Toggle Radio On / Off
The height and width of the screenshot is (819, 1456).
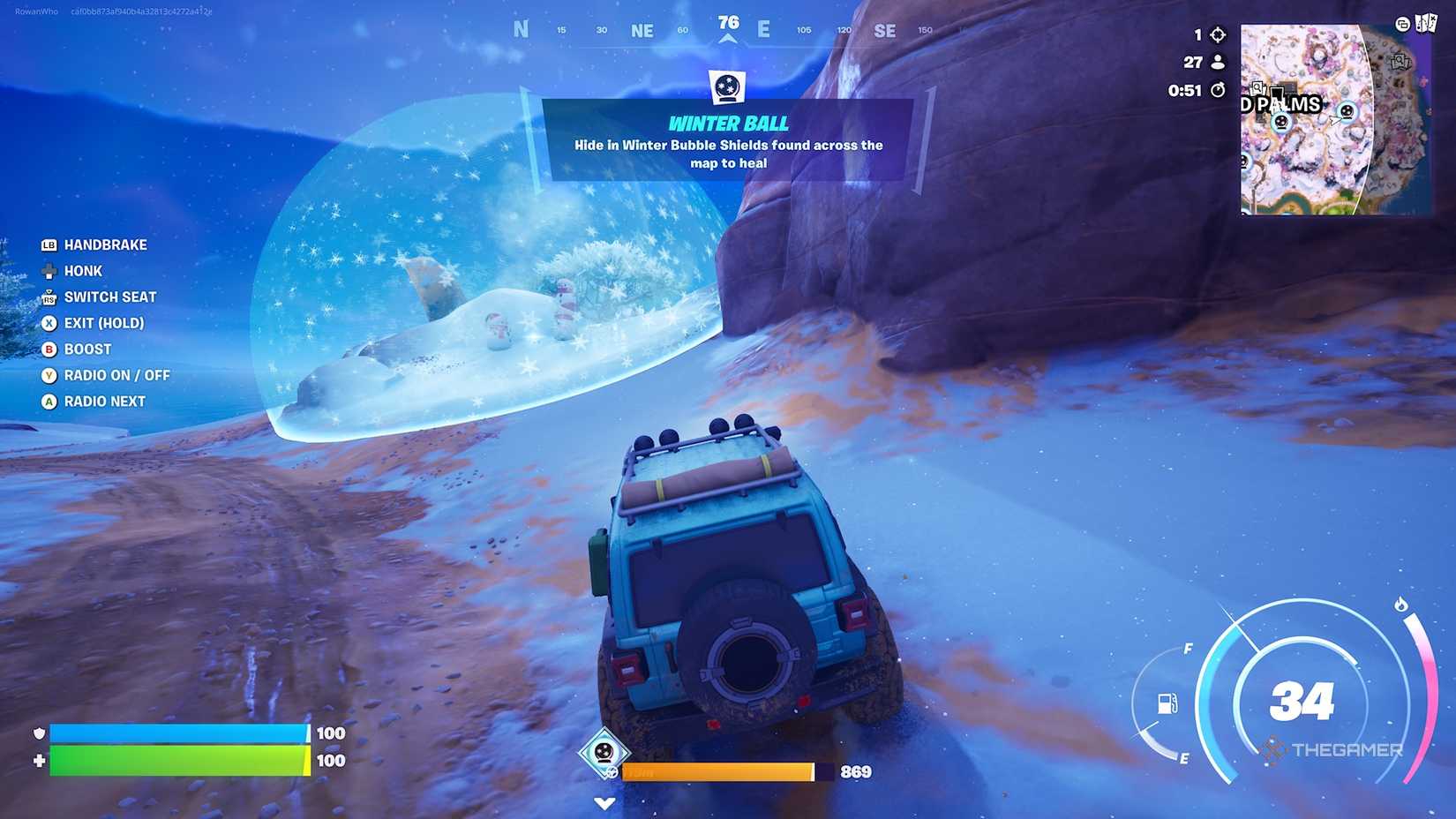coord(49,375)
